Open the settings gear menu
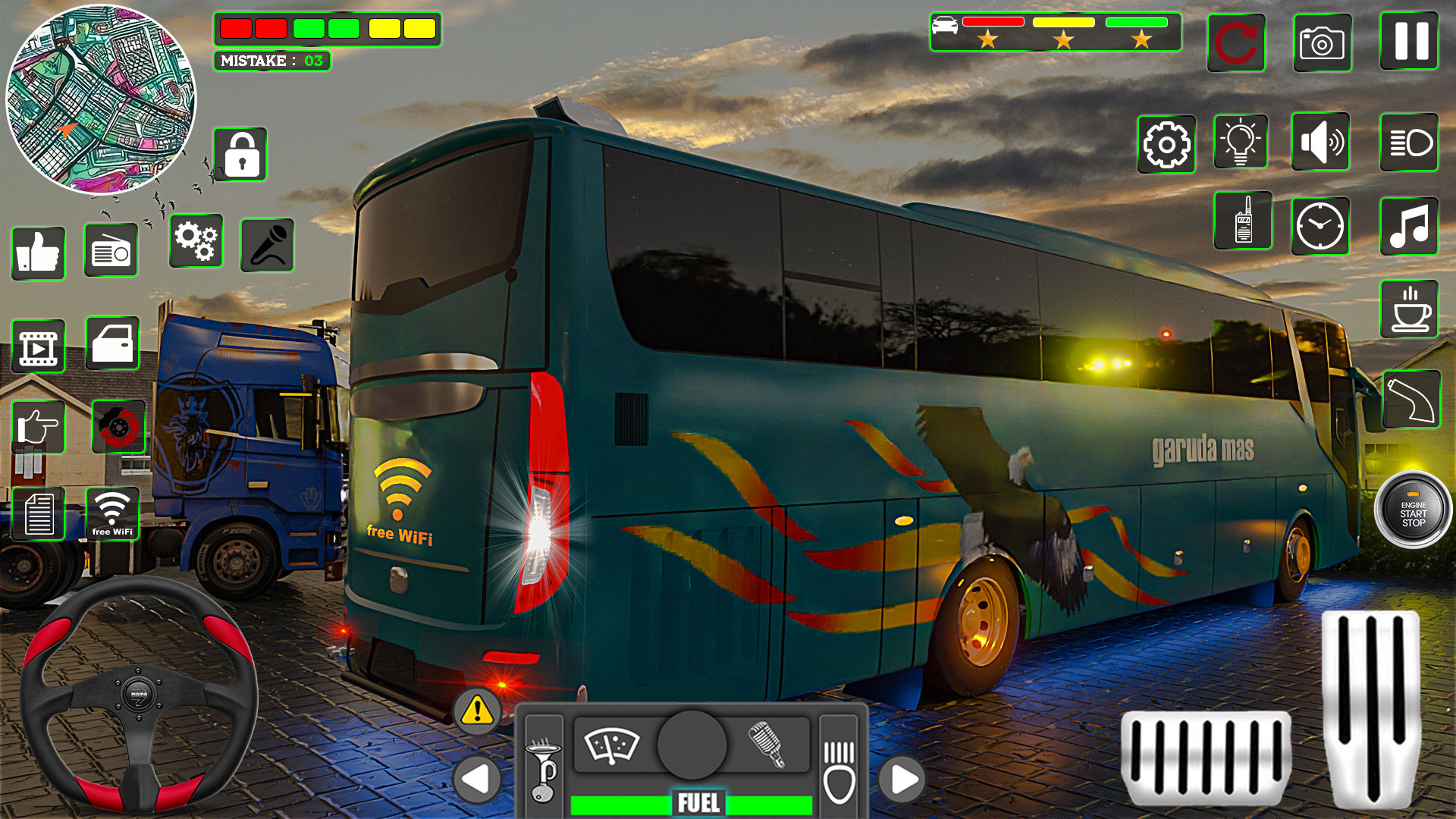 [1166, 144]
